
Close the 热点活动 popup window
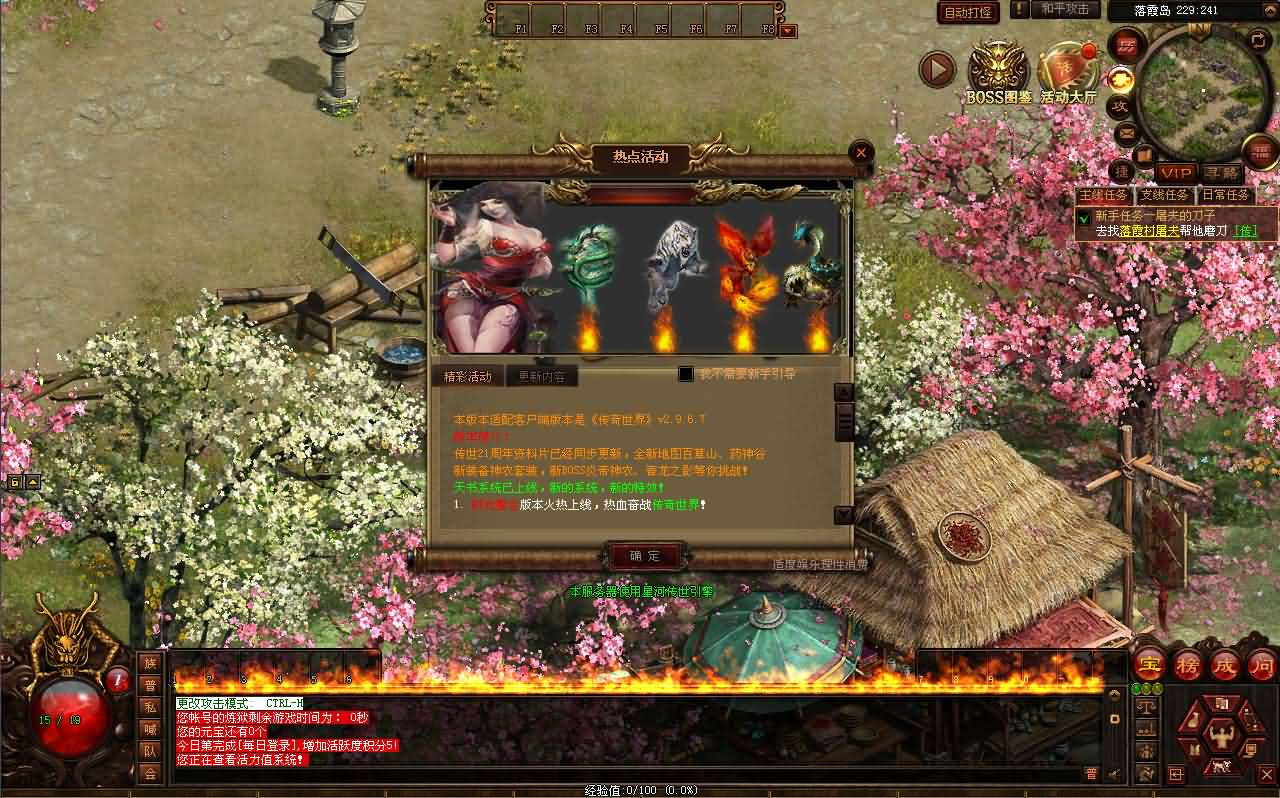coord(861,153)
